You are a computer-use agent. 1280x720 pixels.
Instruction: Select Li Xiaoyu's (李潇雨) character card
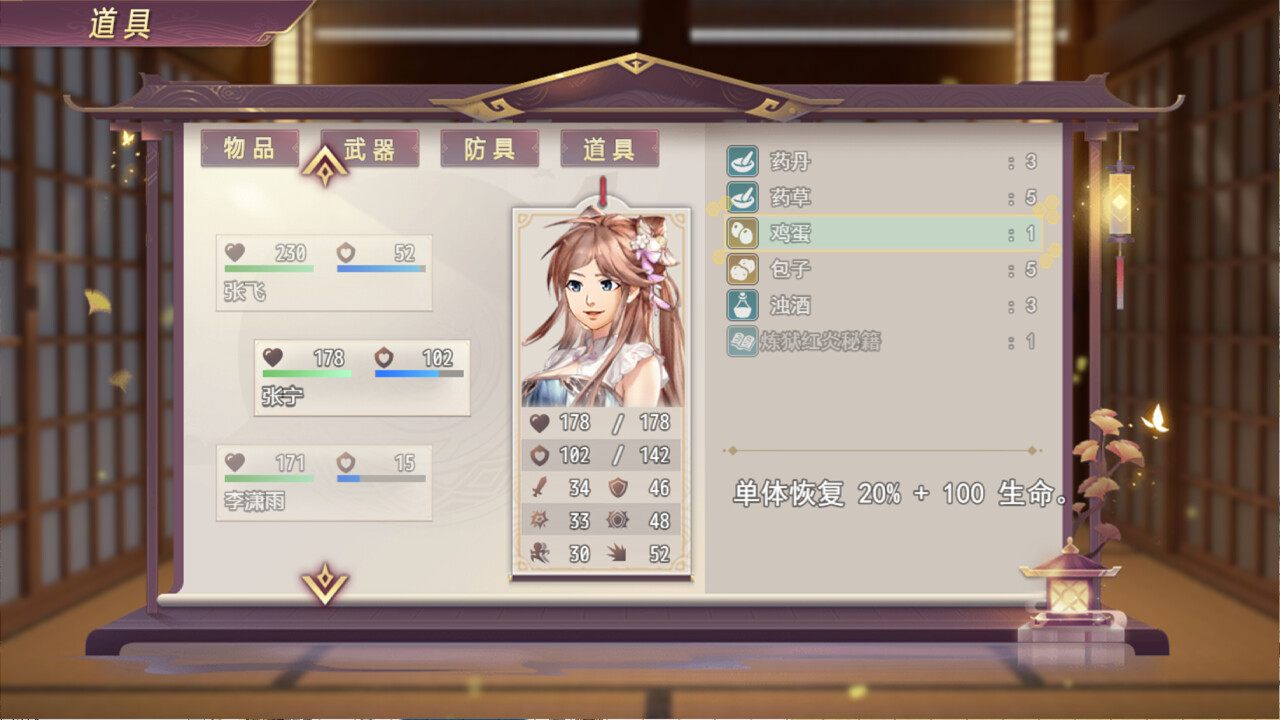click(x=323, y=484)
